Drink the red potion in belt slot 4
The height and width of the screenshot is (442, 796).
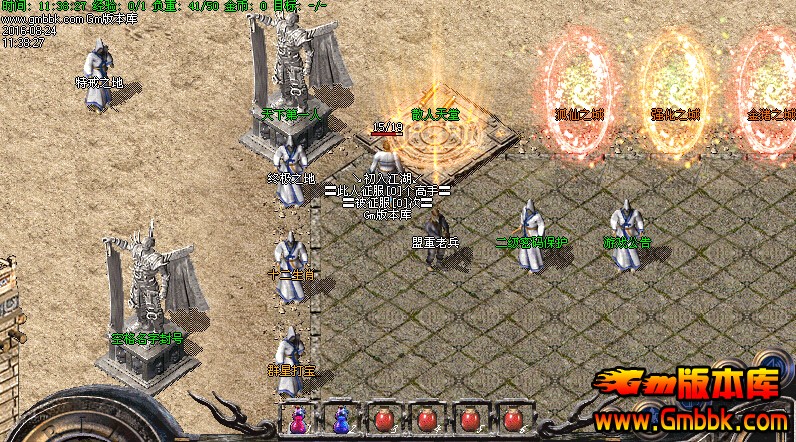pyautogui.click(x=427, y=420)
